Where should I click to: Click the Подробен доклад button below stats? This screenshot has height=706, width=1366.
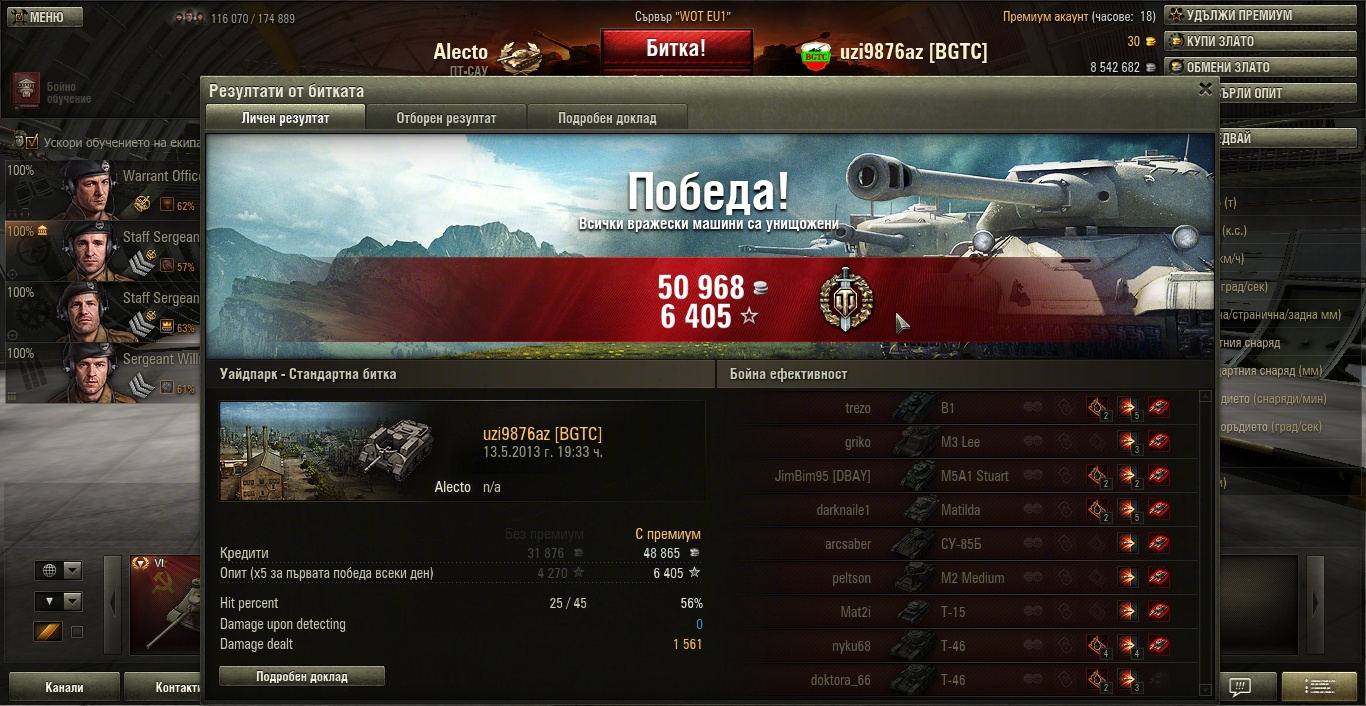(302, 677)
